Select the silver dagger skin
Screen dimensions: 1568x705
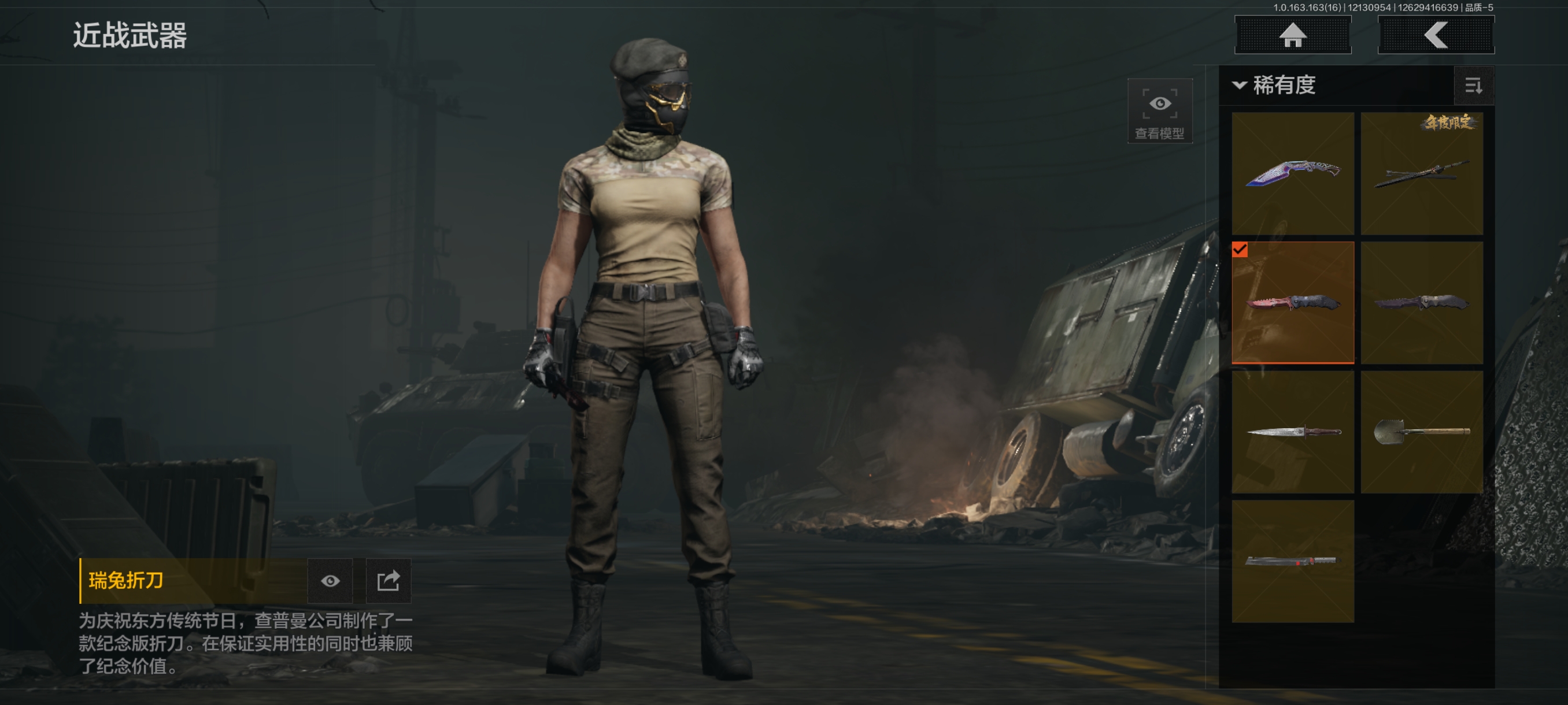1292,432
